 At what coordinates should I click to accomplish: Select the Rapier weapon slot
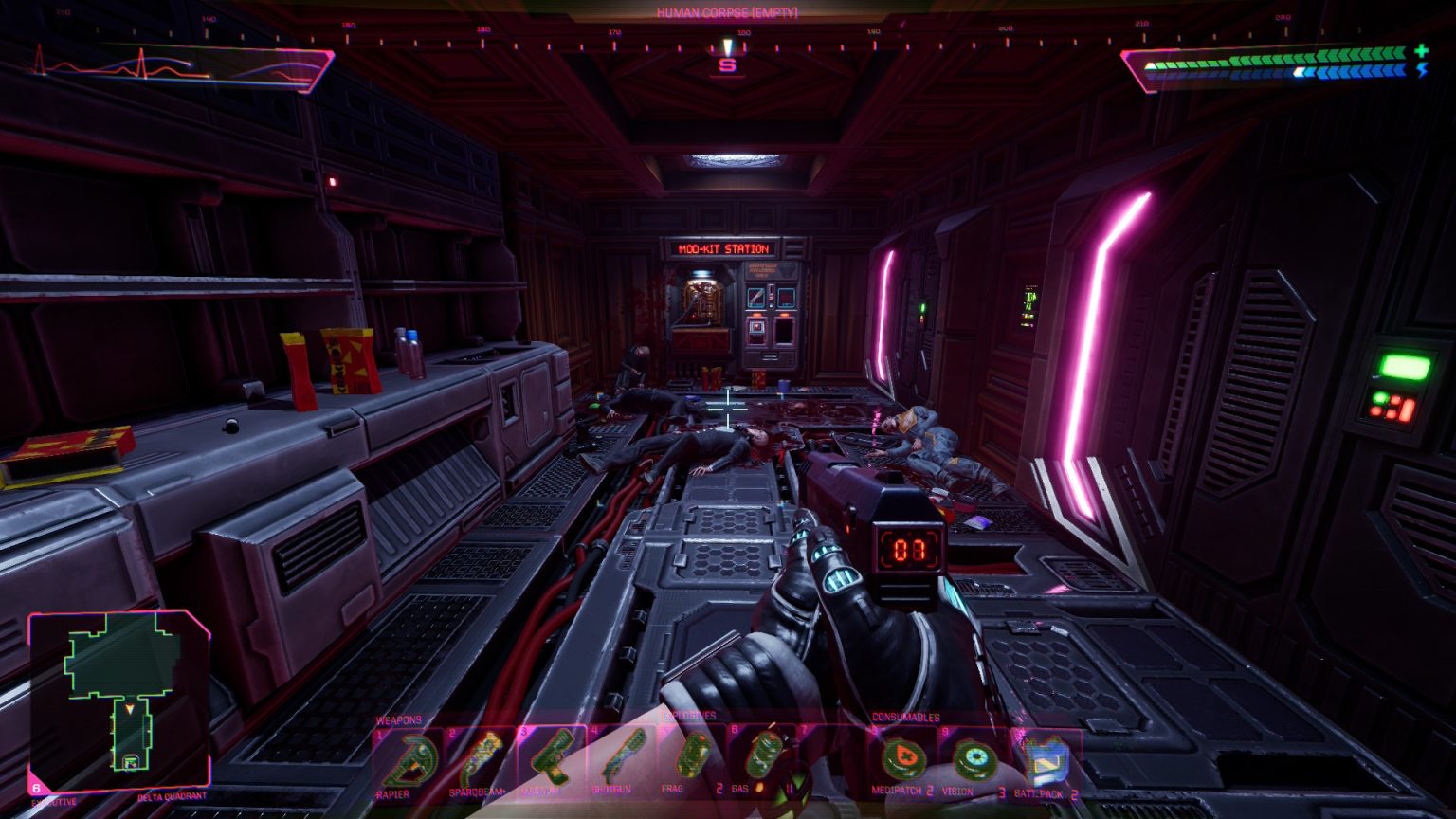tap(409, 758)
